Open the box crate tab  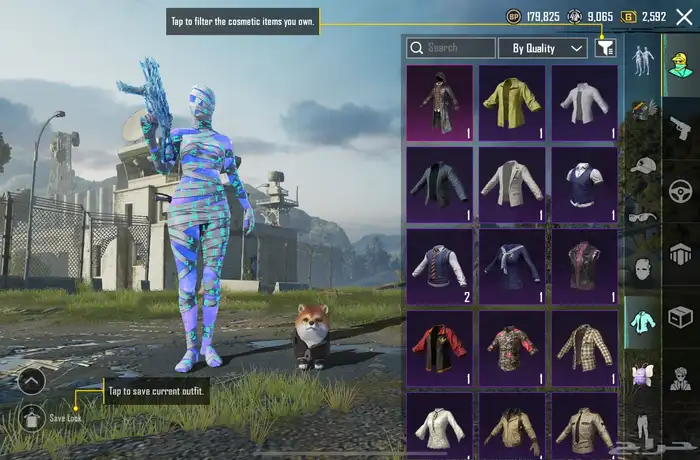click(680, 317)
